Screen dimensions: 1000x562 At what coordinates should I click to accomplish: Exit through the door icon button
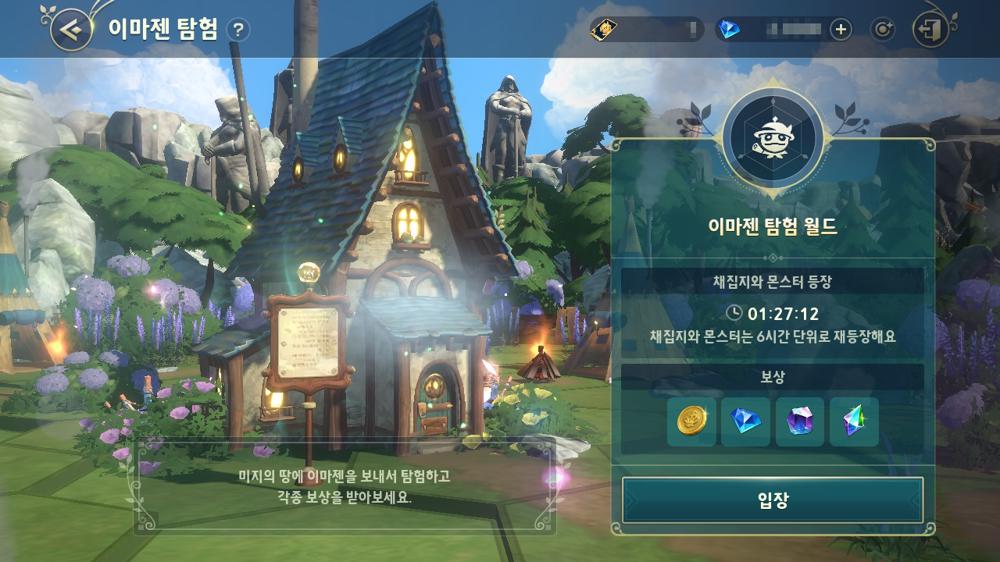tap(931, 29)
